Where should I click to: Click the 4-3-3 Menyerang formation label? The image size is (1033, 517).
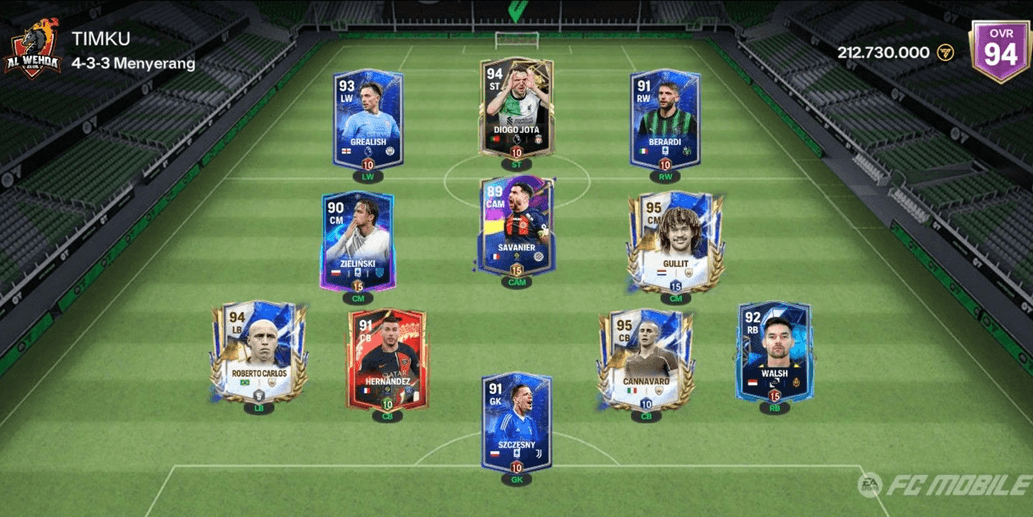[x=133, y=64]
